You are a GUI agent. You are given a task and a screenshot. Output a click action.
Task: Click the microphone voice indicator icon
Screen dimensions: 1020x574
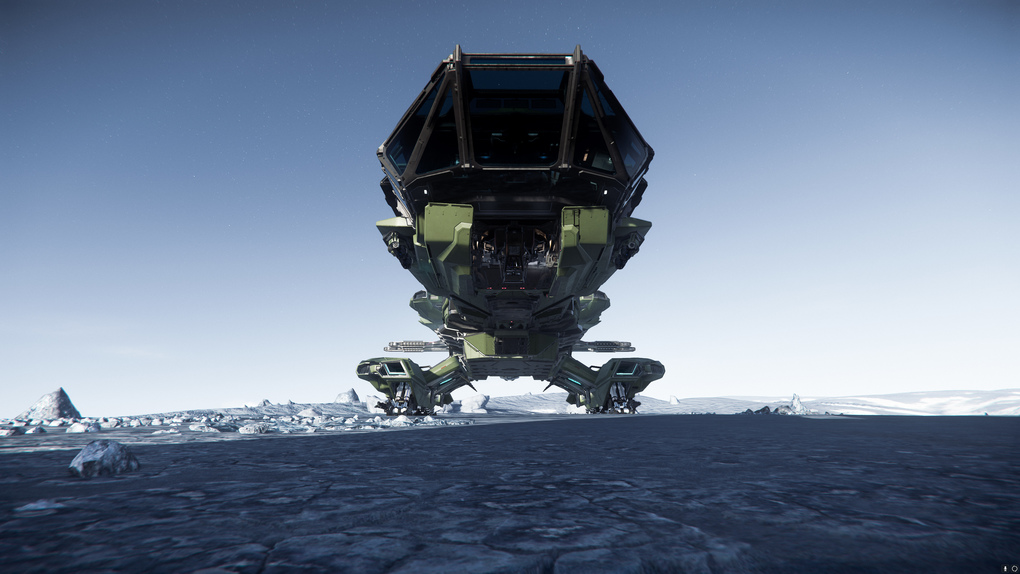click(1005, 568)
